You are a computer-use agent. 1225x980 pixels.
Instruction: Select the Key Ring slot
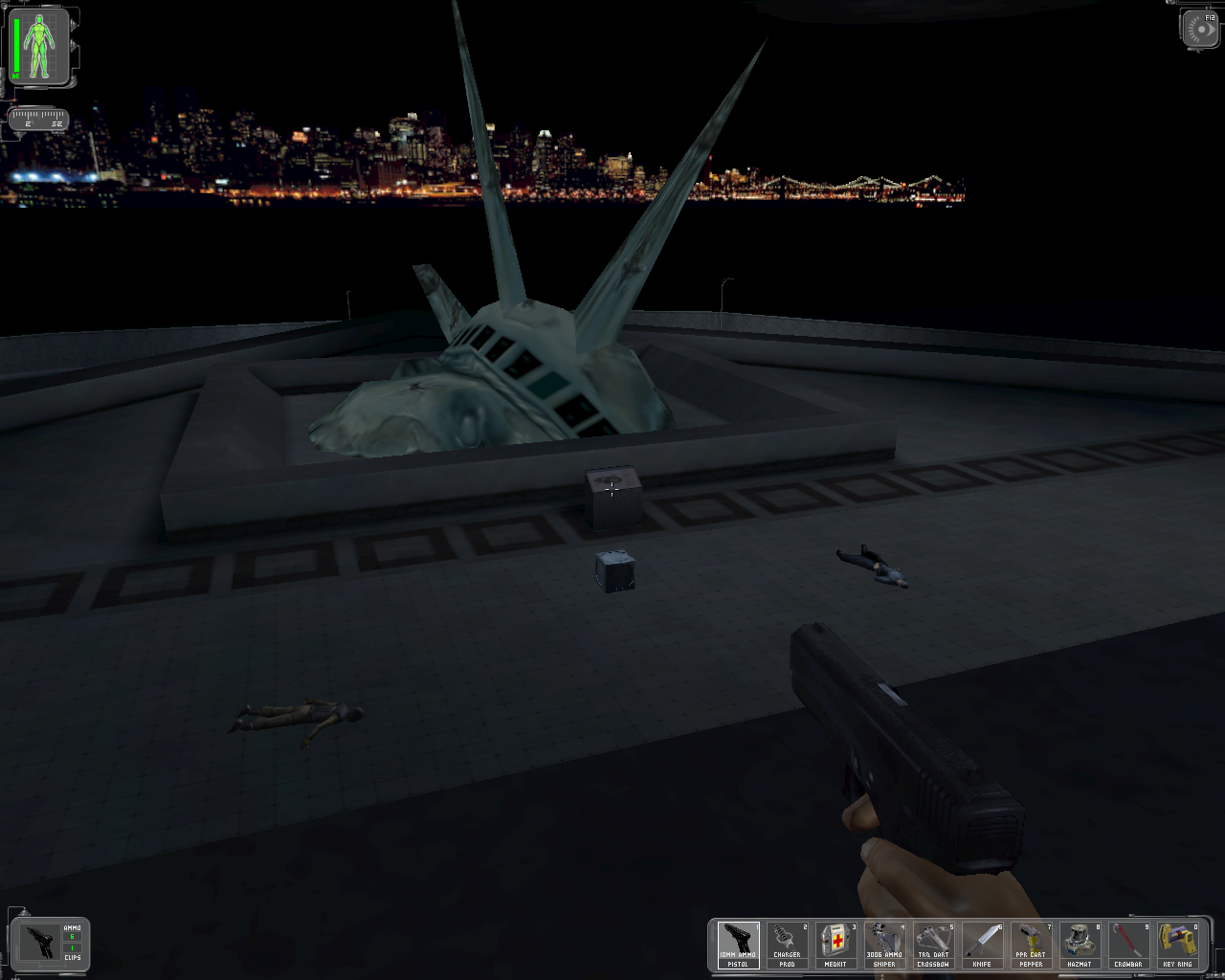coord(1177,944)
